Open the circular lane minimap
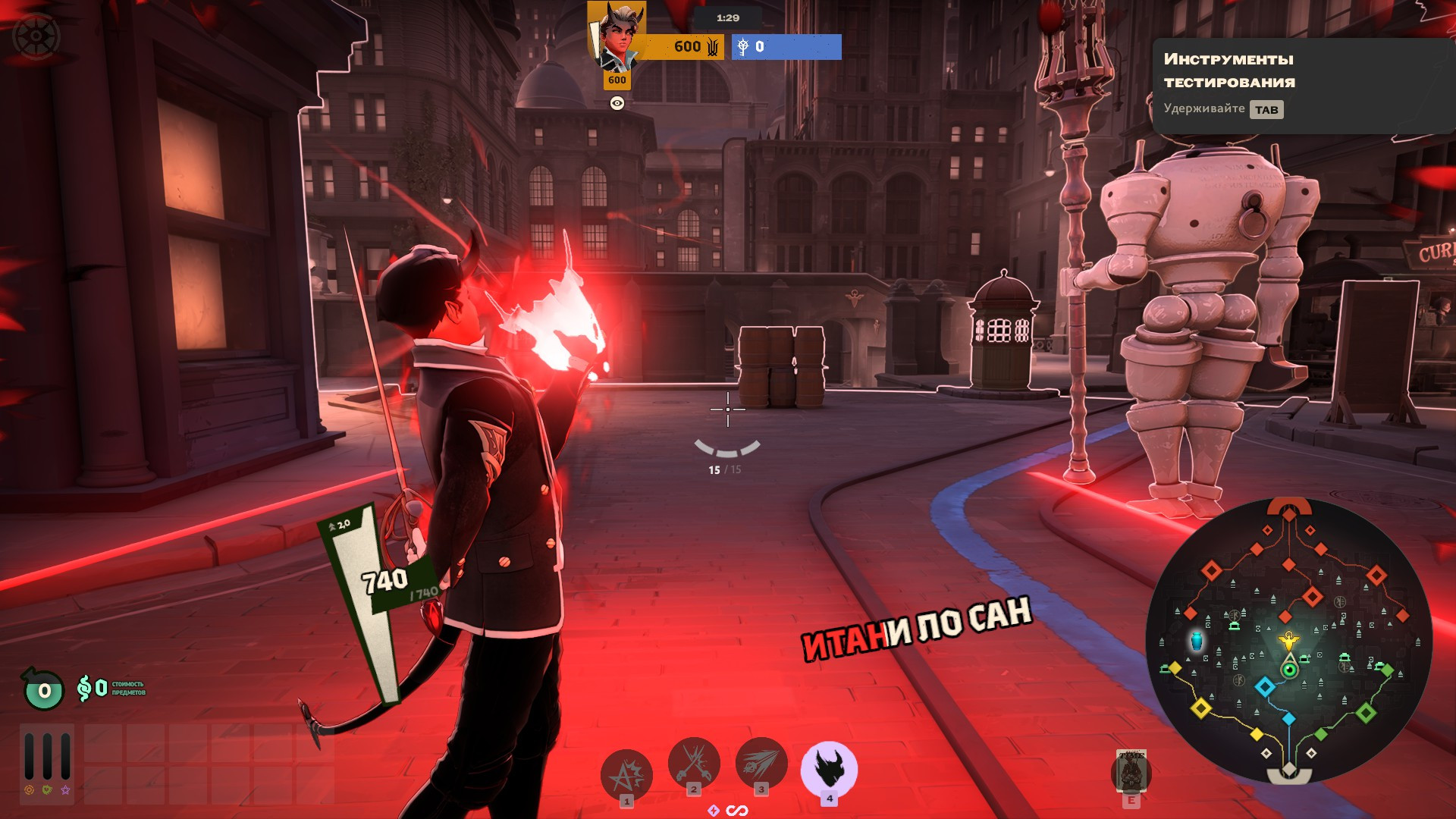1456x819 pixels. coord(1288,641)
